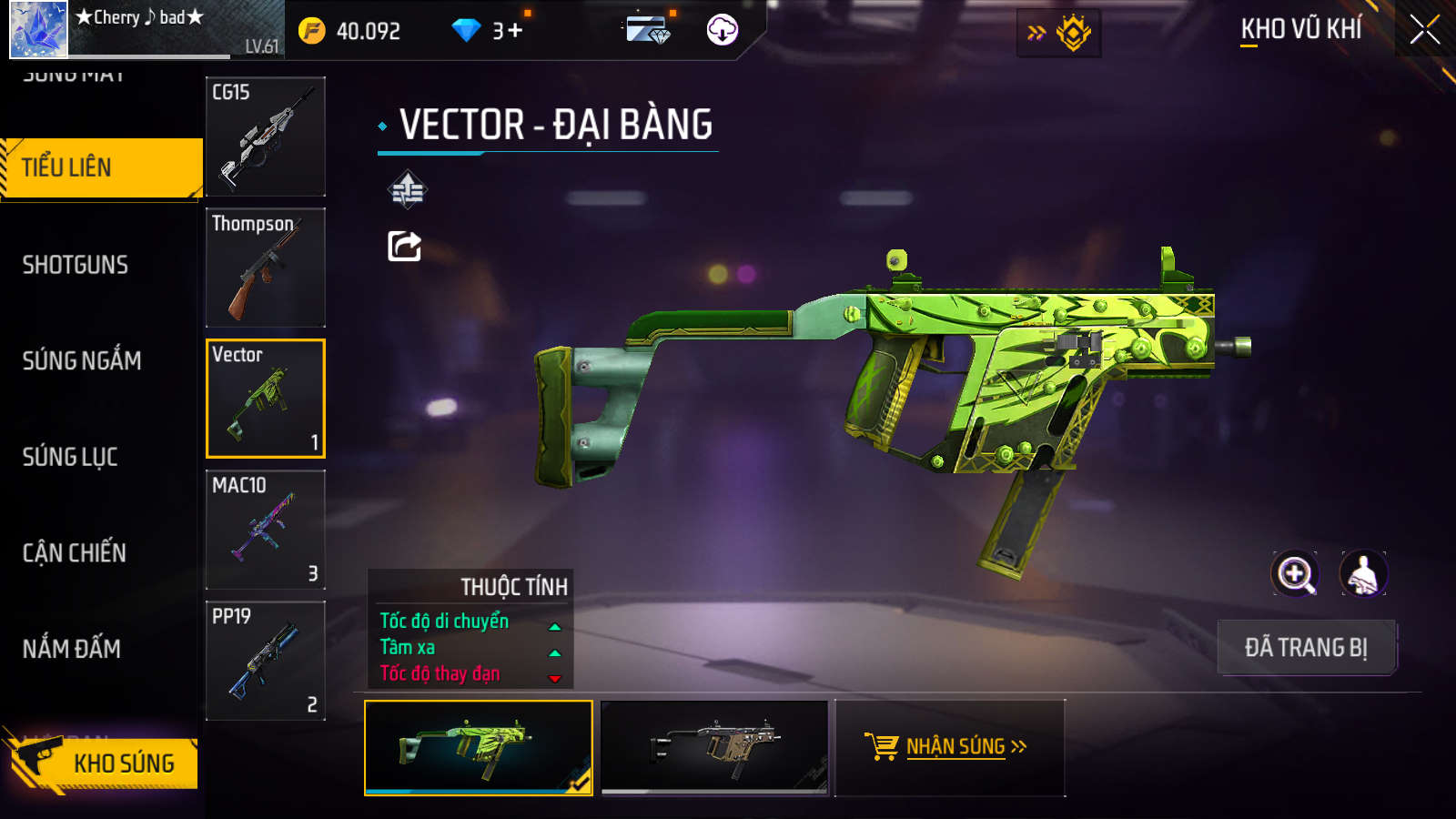Select the Súng Ngắm category
Viewport: 1456px width, 819px height.
point(82,361)
